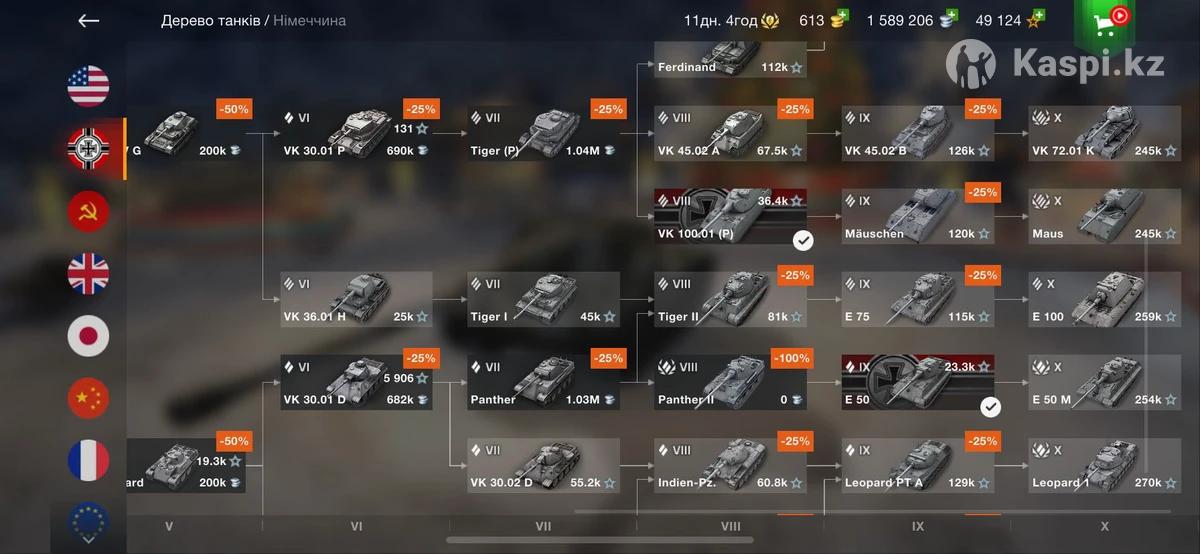Select the E 100 tank node
Viewport: 1200px width, 554px height.
[1104, 299]
